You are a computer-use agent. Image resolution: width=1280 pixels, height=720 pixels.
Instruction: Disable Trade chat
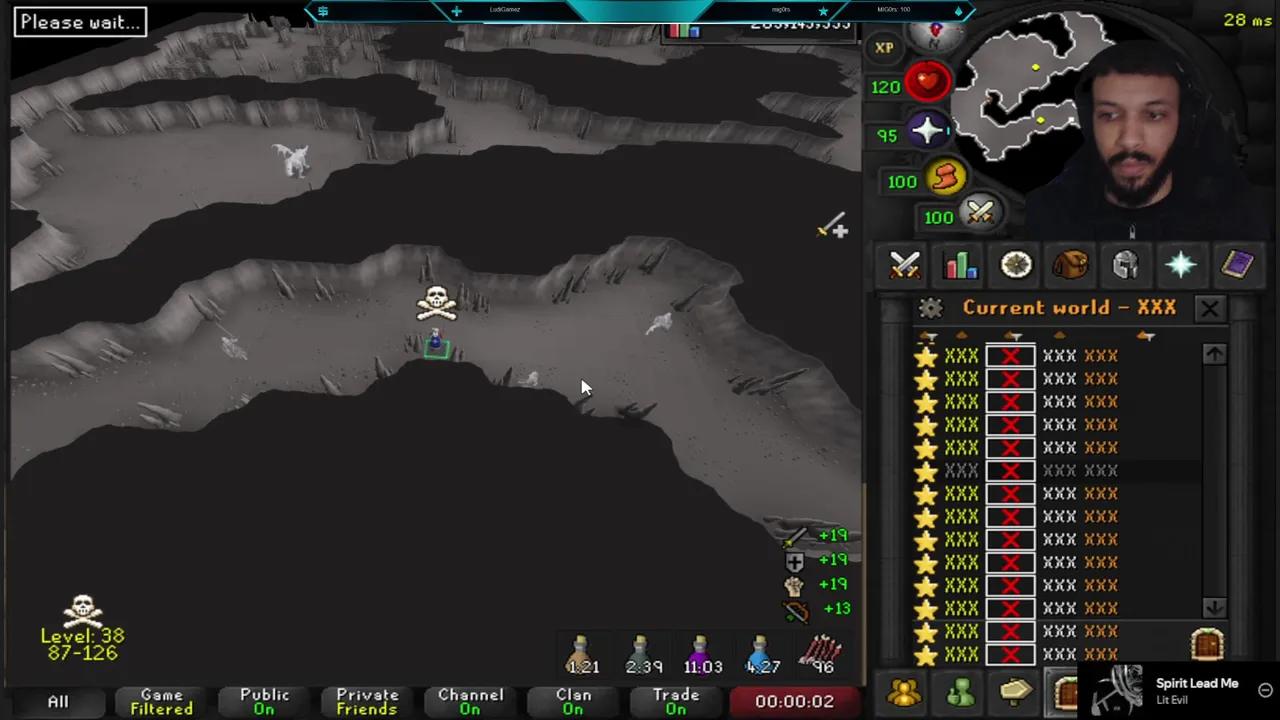[675, 700]
